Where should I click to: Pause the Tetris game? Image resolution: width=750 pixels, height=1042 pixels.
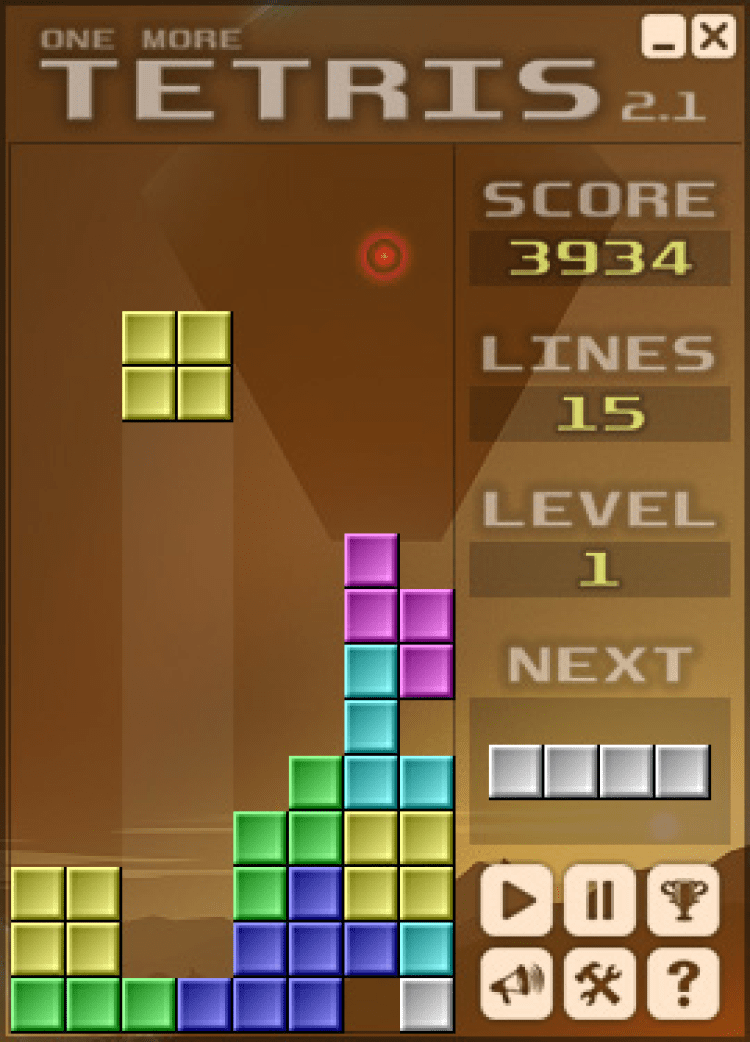point(600,900)
